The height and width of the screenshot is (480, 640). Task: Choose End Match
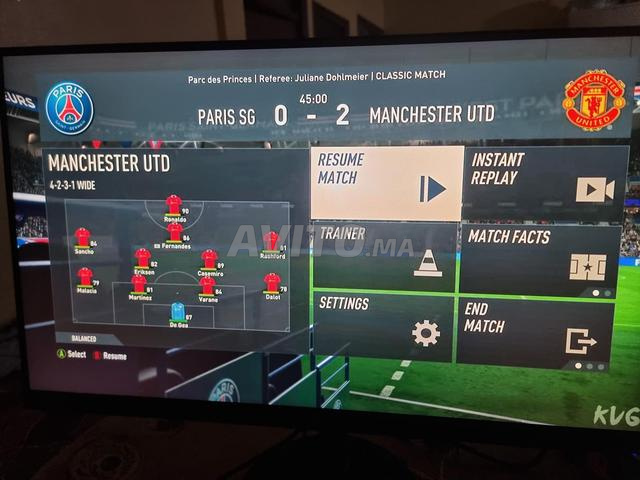(535, 331)
